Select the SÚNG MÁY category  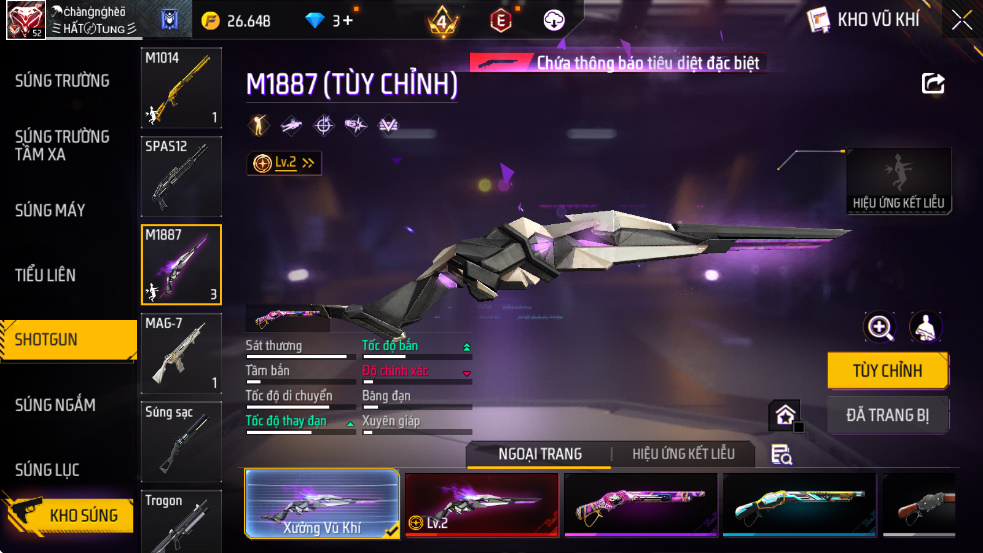point(50,210)
